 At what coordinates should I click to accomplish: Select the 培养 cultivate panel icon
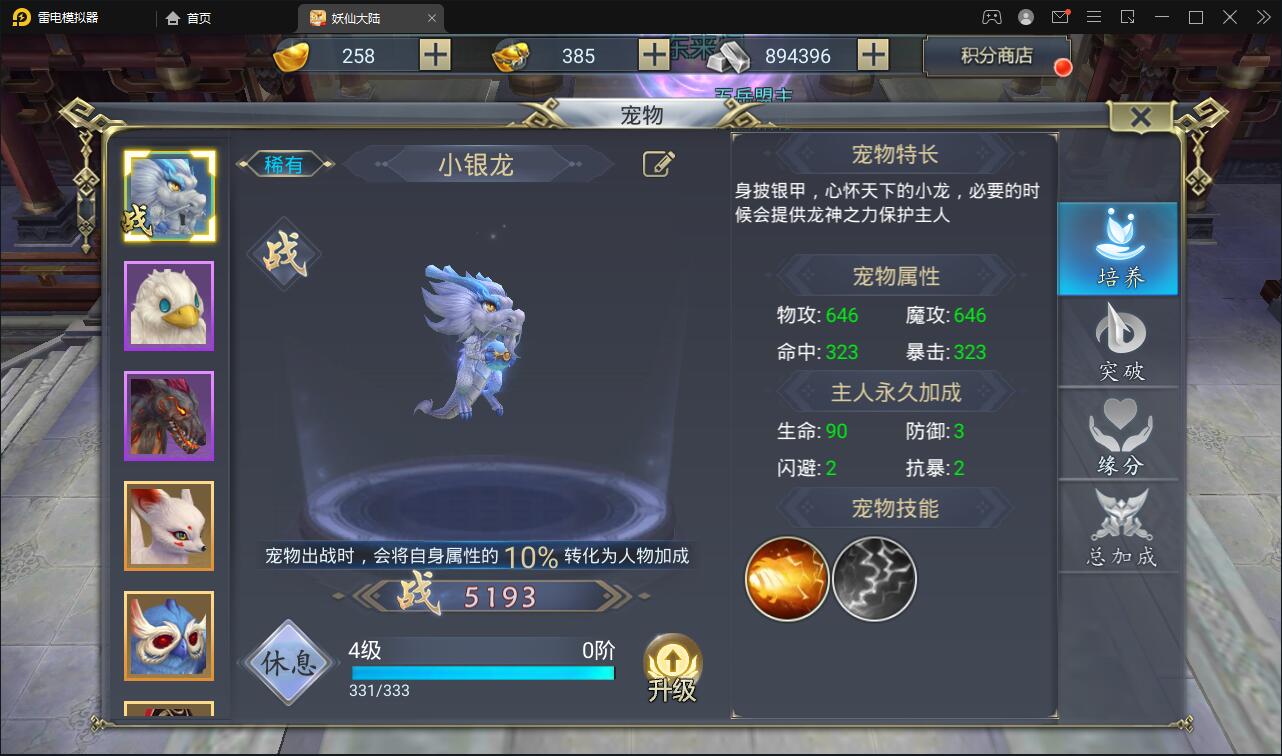(x=1117, y=248)
